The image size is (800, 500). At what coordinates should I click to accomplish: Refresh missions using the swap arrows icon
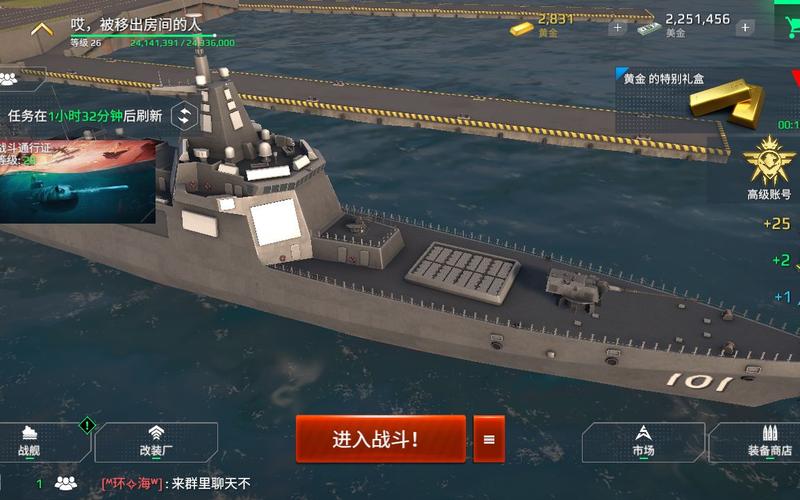point(184,115)
